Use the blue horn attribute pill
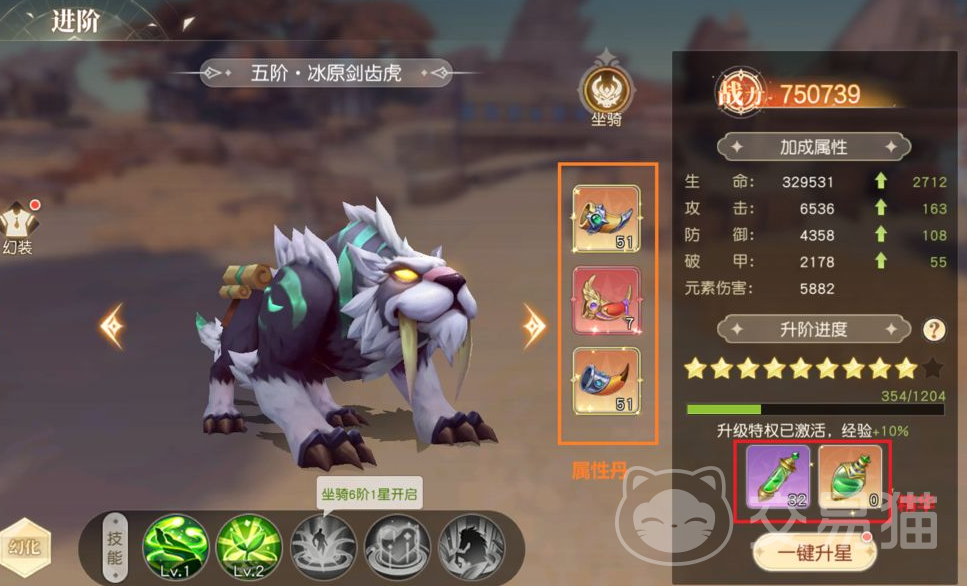The height and width of the screenshot is (586, 967). tap(606, 380)
